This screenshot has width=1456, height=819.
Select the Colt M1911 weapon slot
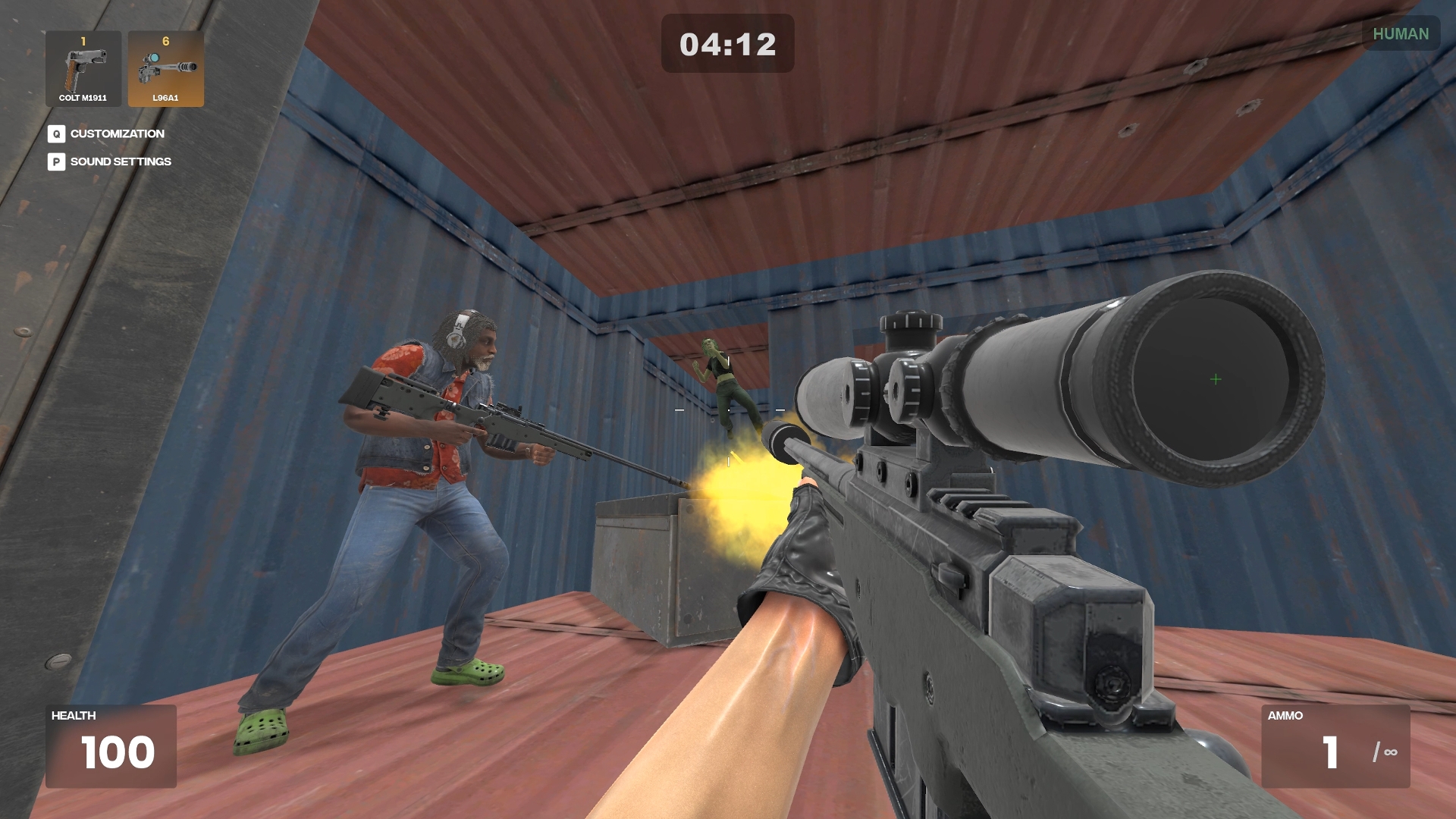click(x=83, y=69)
